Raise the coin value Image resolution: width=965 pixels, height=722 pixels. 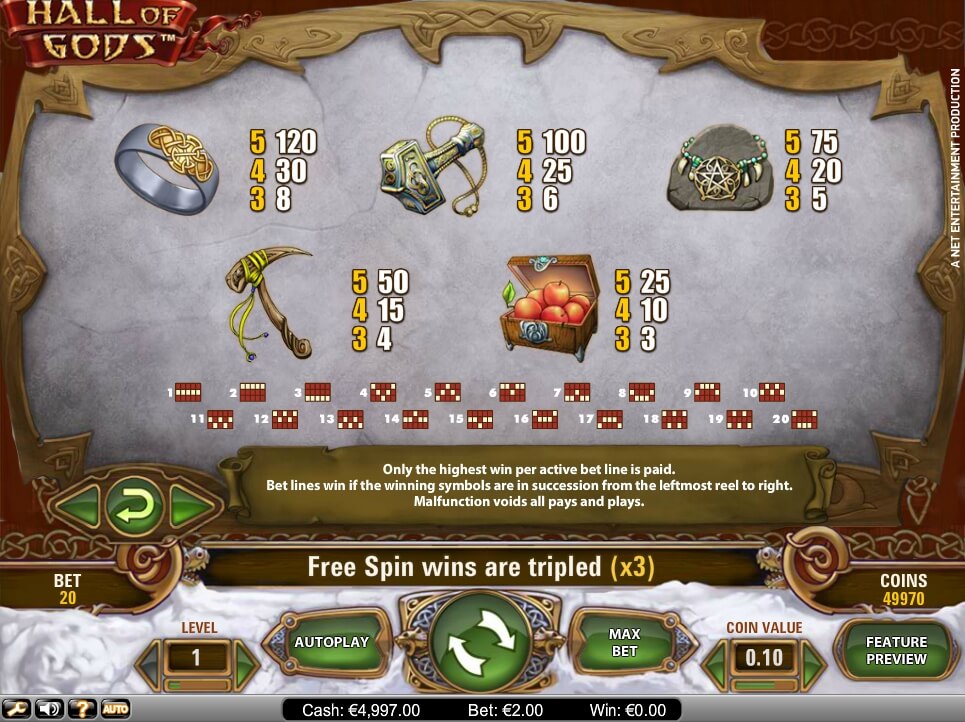coord(813,659)
